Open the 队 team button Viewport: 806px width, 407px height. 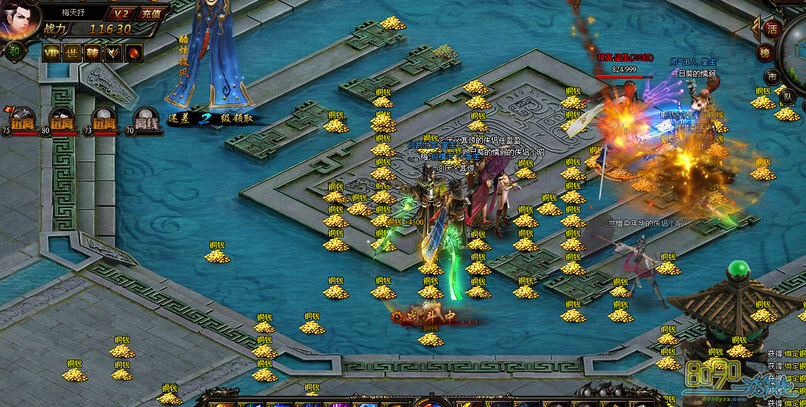(787, 97)
